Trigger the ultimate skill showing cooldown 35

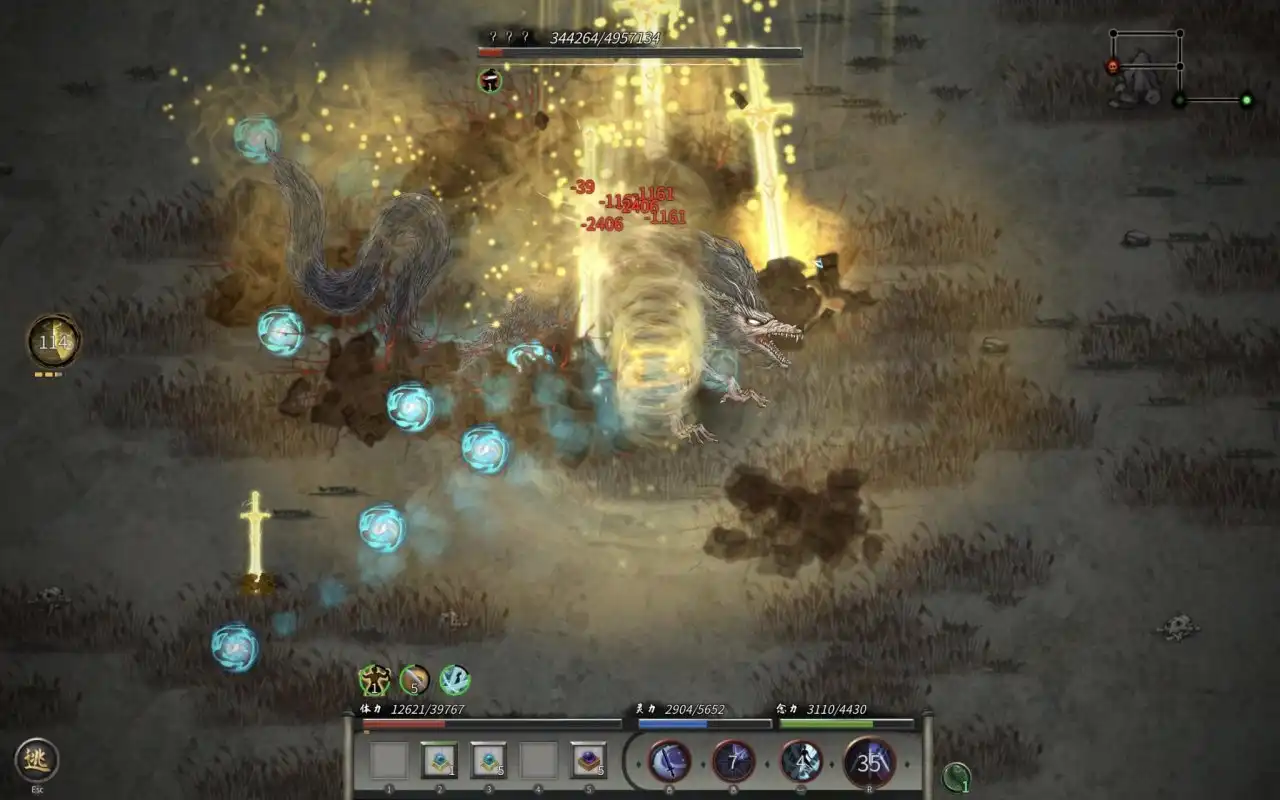coord(870,762)
